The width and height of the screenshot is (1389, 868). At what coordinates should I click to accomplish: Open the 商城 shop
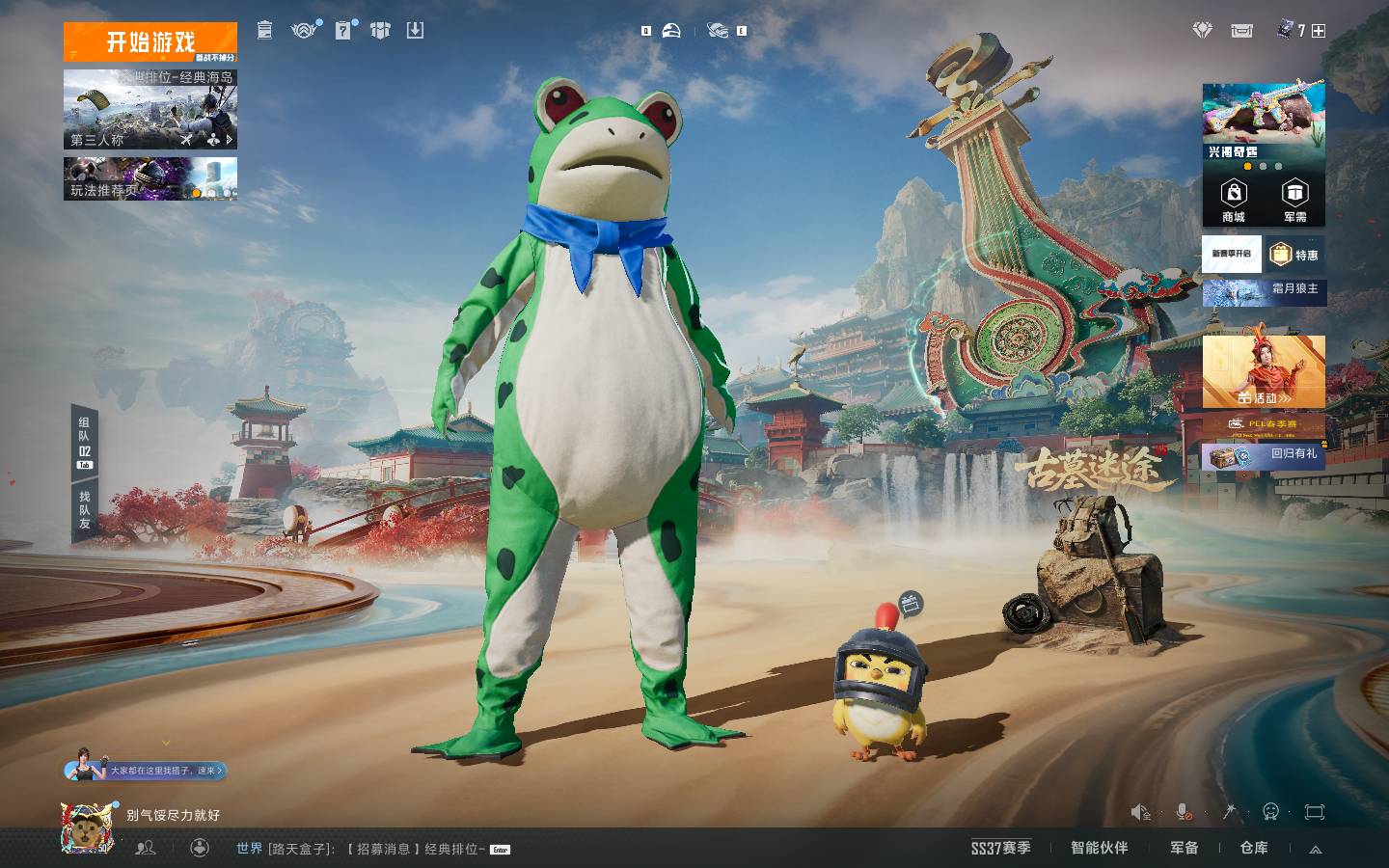coord(1233,201)
